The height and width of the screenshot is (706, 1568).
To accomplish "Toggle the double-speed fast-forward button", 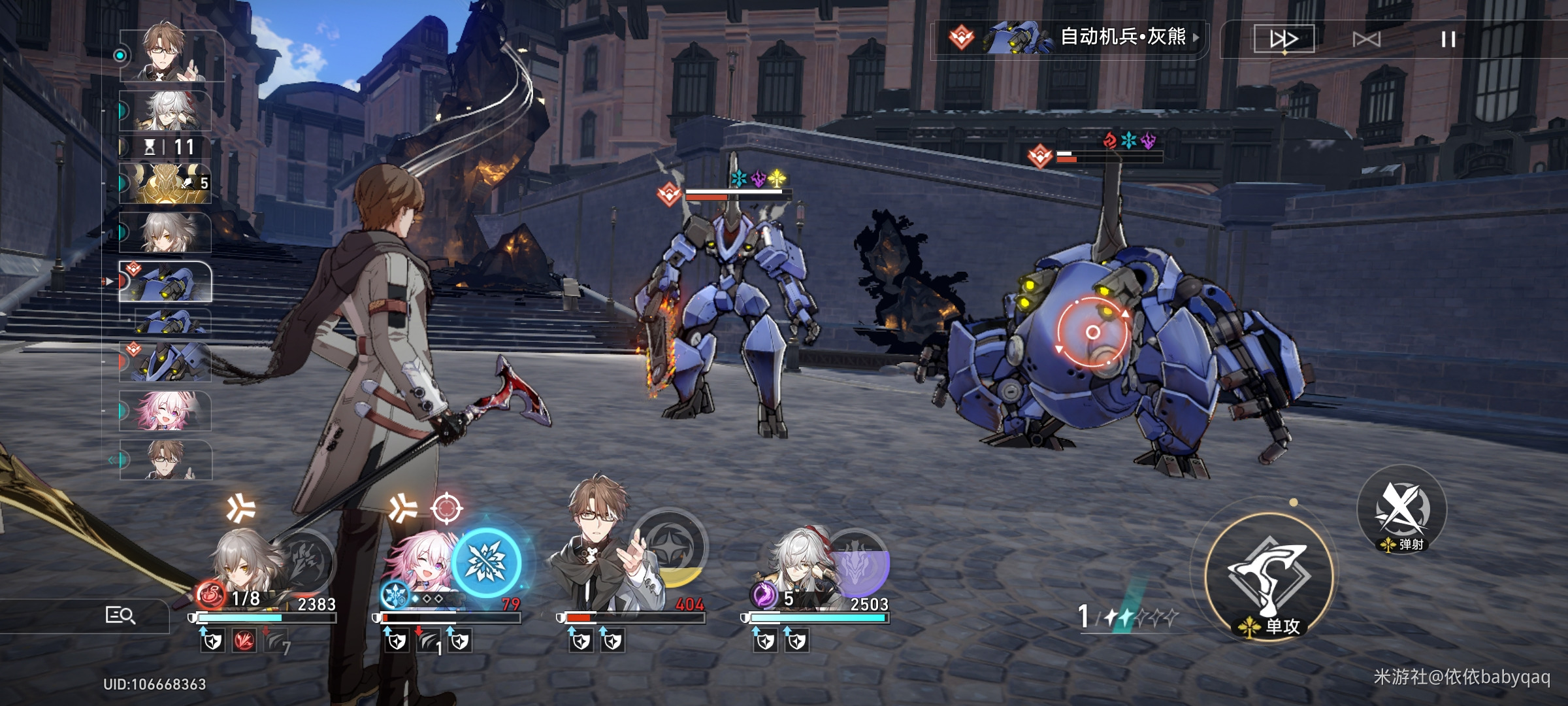I will [x=1284, y=40].
